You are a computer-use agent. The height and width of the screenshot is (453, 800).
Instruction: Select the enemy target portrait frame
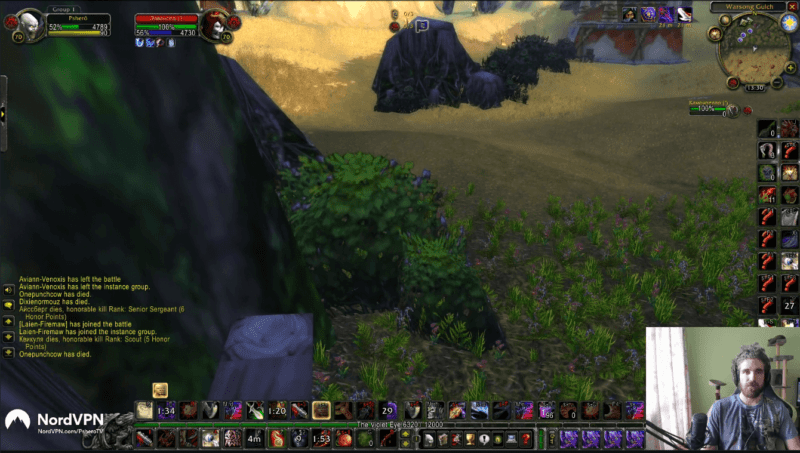[213, 25]
